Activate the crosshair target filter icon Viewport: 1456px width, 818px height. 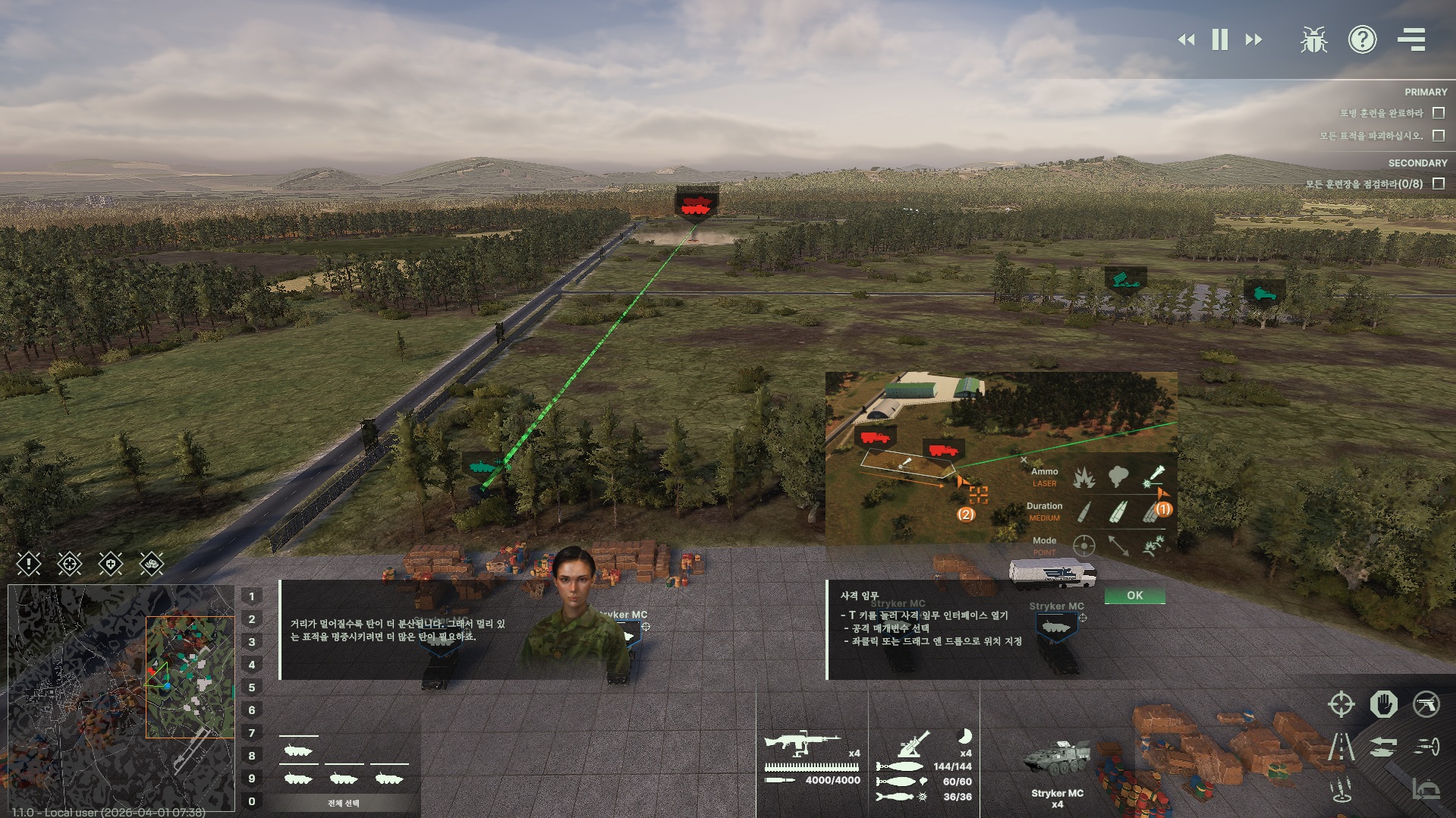pyautogui.click(x=70, y=564)
